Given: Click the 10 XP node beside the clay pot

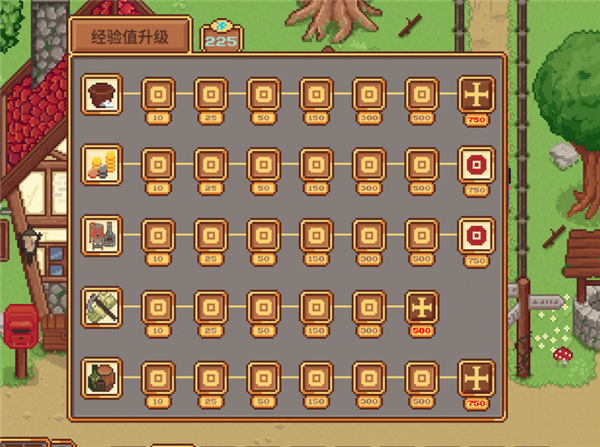Looking at the screenshot, I should point(157,96).
